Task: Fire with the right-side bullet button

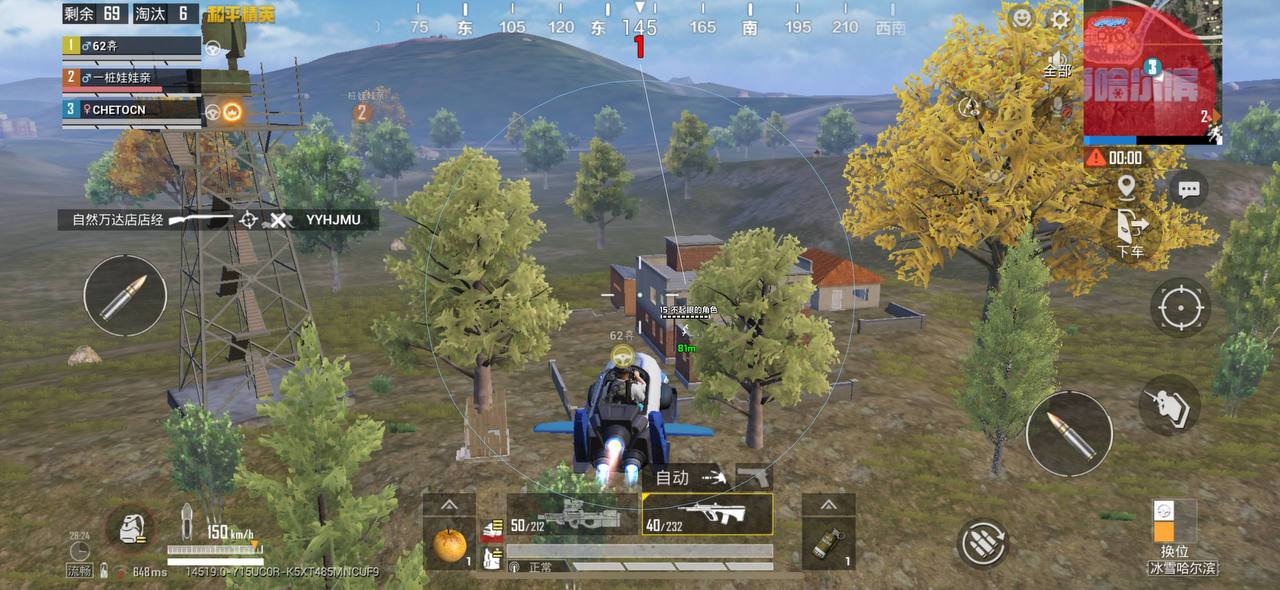Action: [1069, 433]
